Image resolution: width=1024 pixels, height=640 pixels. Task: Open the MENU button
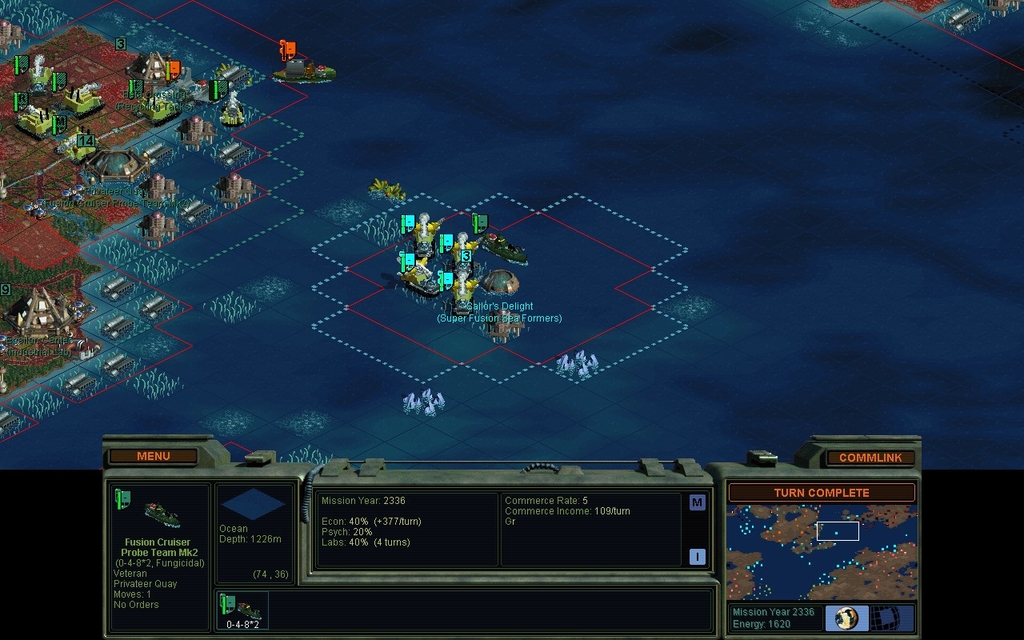pos(153,456)
